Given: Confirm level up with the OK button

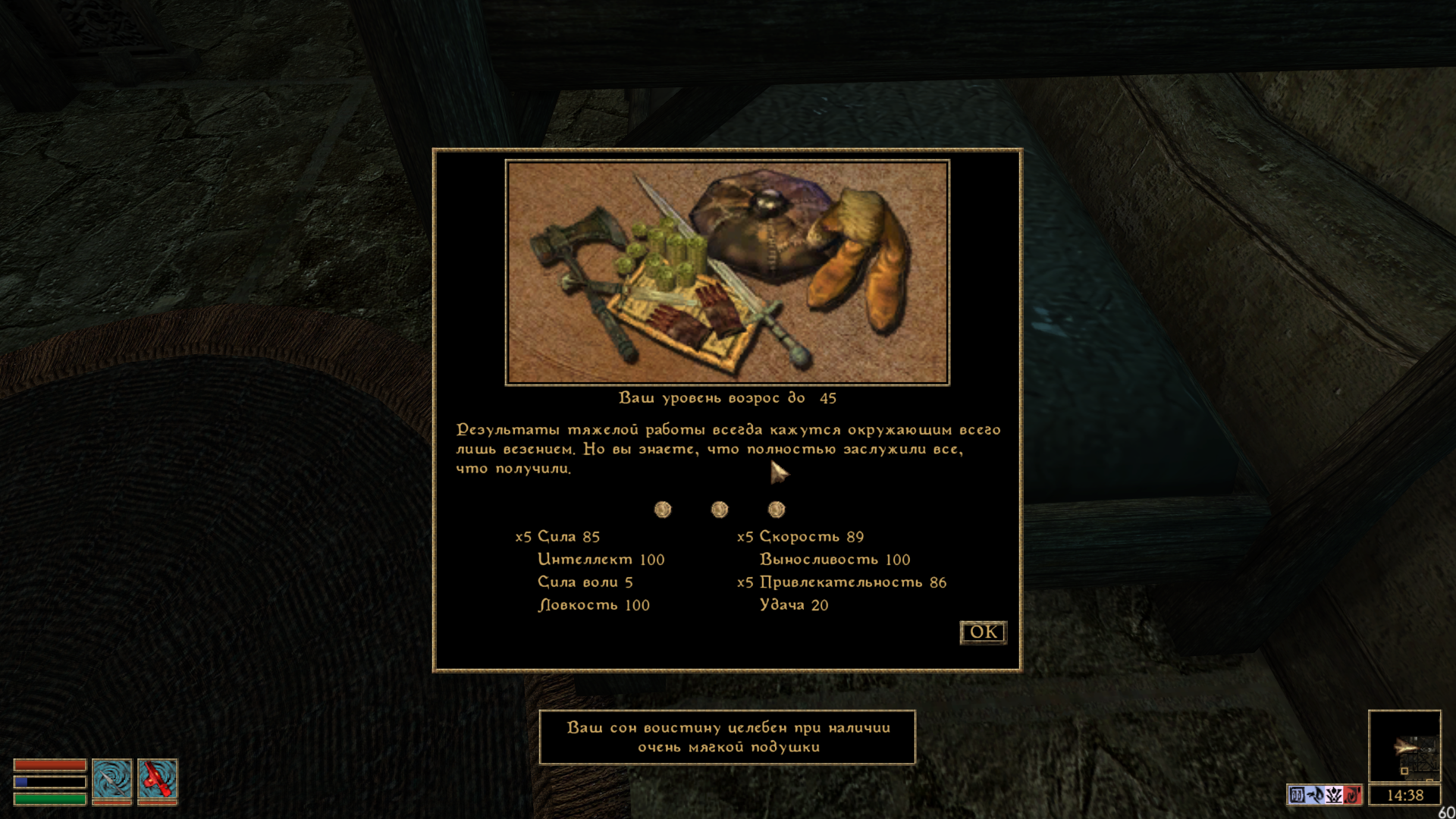Looking at the screenshot, I should tap(983, 632).
